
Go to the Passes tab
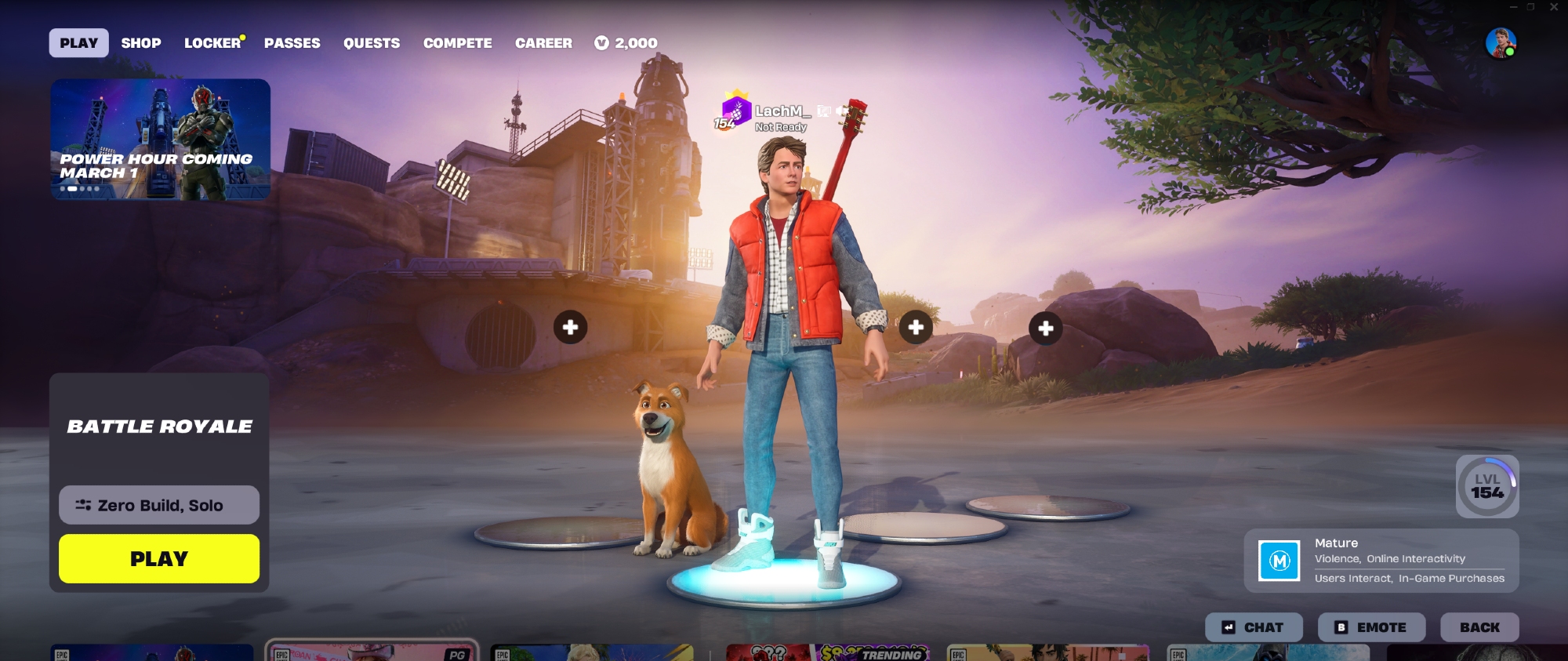tap(292, 43)
